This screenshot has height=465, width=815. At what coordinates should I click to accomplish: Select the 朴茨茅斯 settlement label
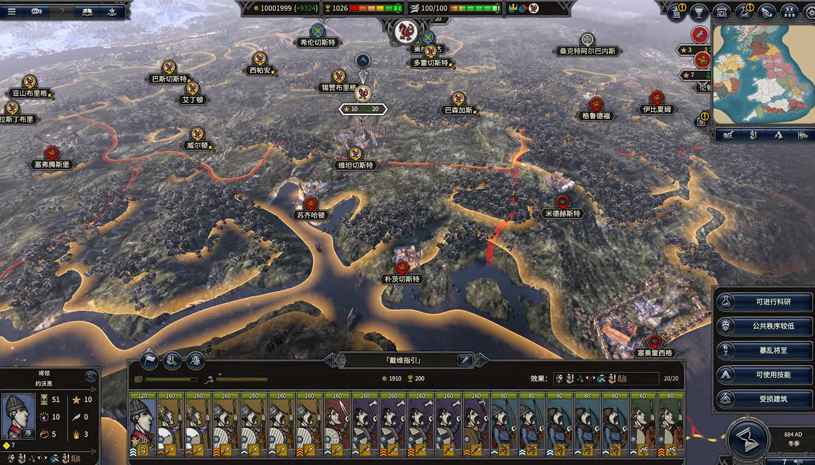point(402,279)
